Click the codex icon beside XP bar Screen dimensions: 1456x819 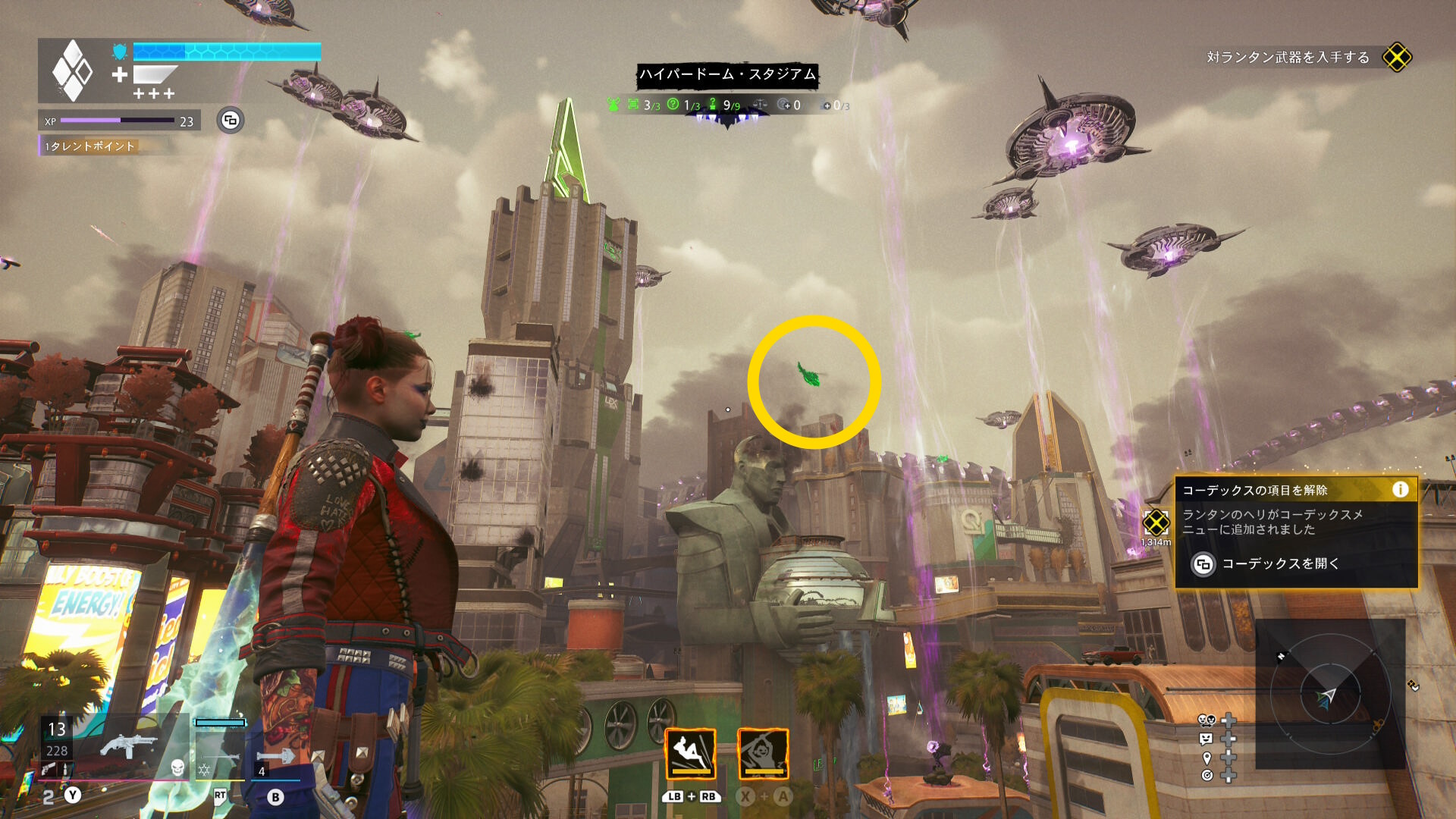[x=231, y=121]
